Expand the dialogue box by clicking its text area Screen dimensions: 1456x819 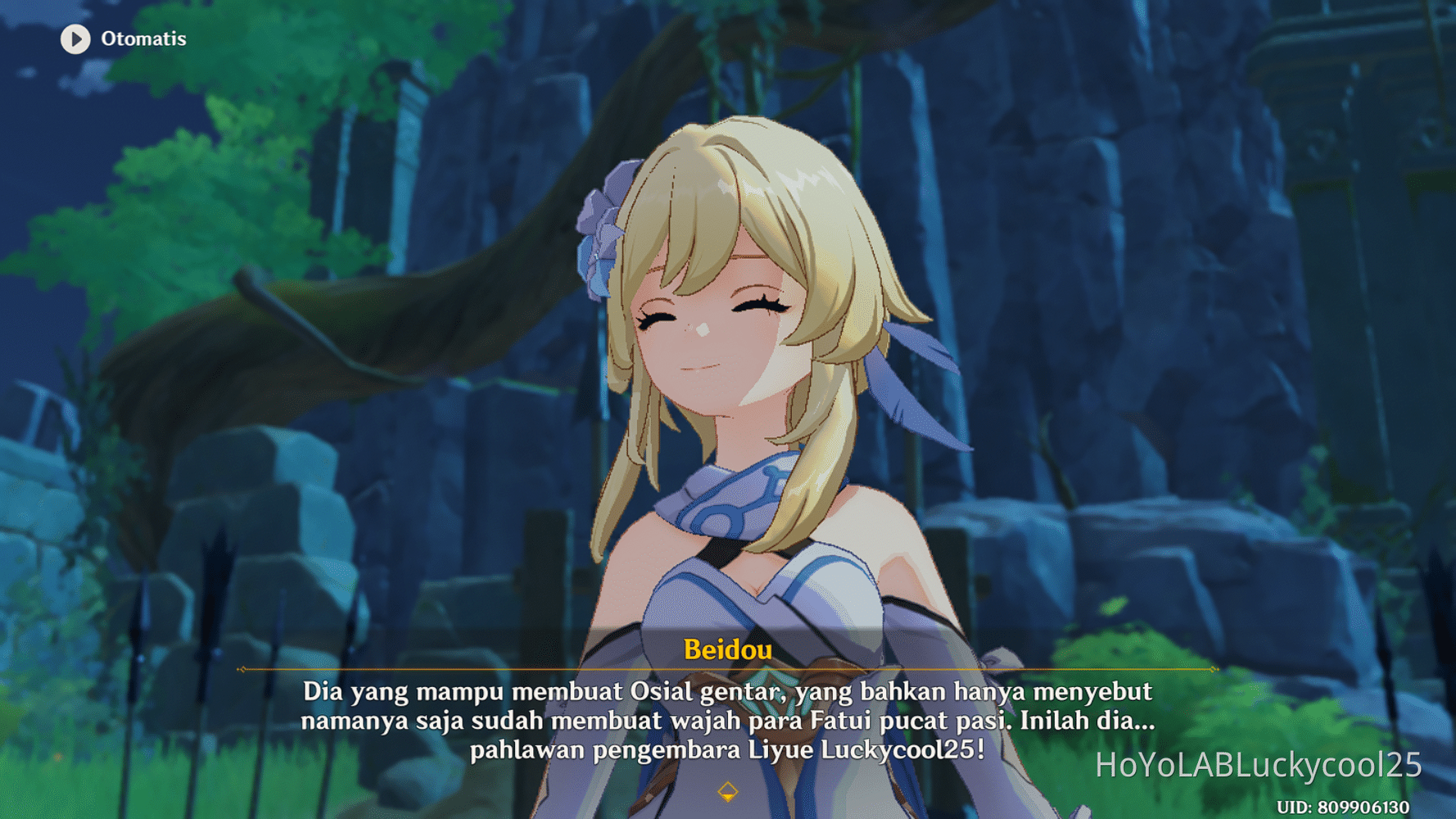pyautogui.click(x=727, y=721)
